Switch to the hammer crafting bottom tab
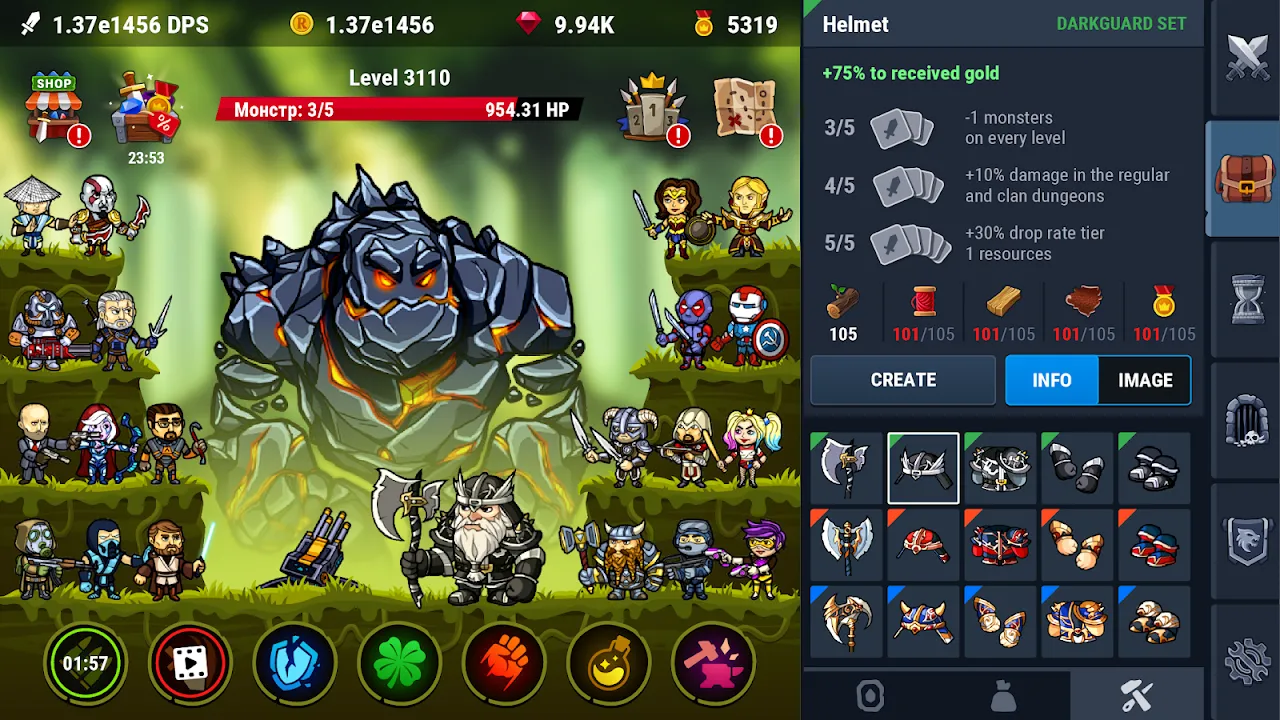This screenshot has width=1280, height=720. point(1136,696)
